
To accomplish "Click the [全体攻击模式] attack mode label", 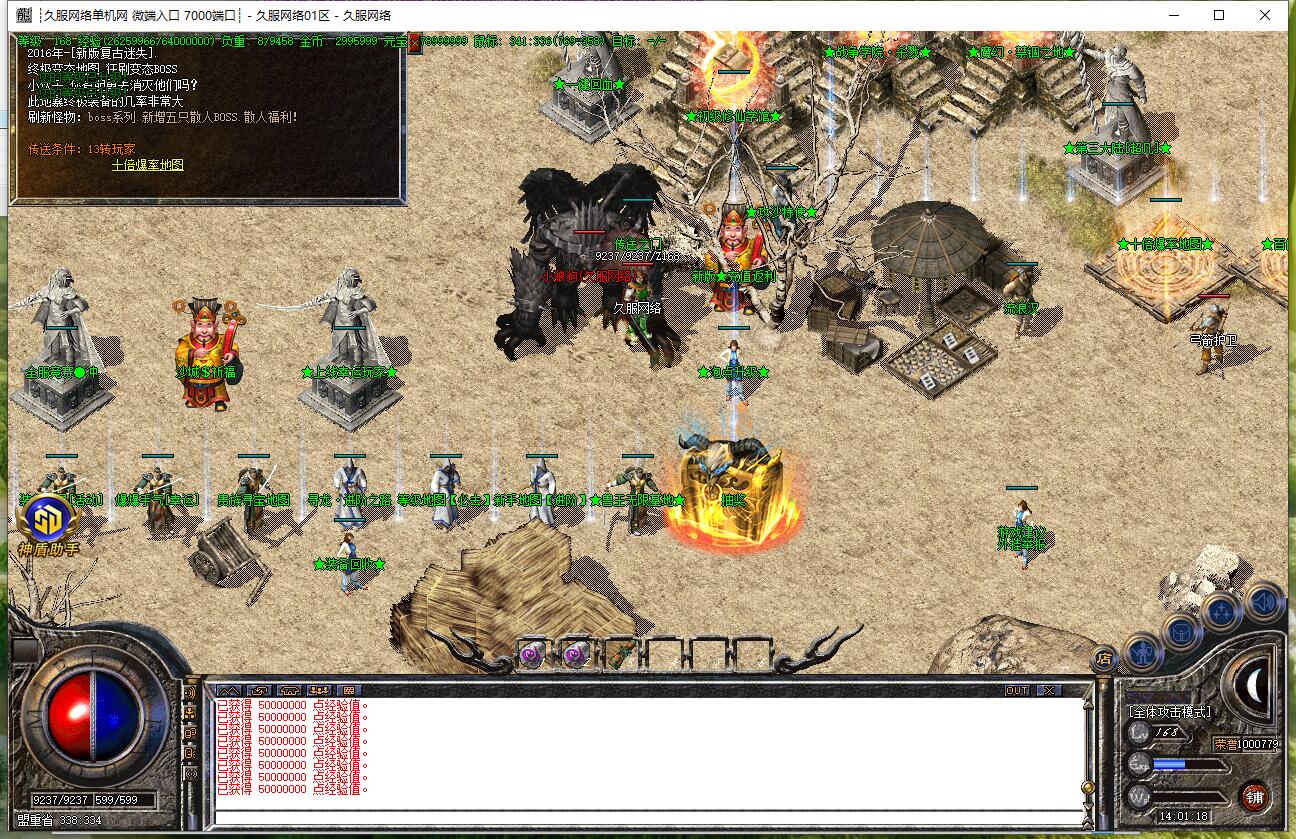I will [x=1168, y=712].
